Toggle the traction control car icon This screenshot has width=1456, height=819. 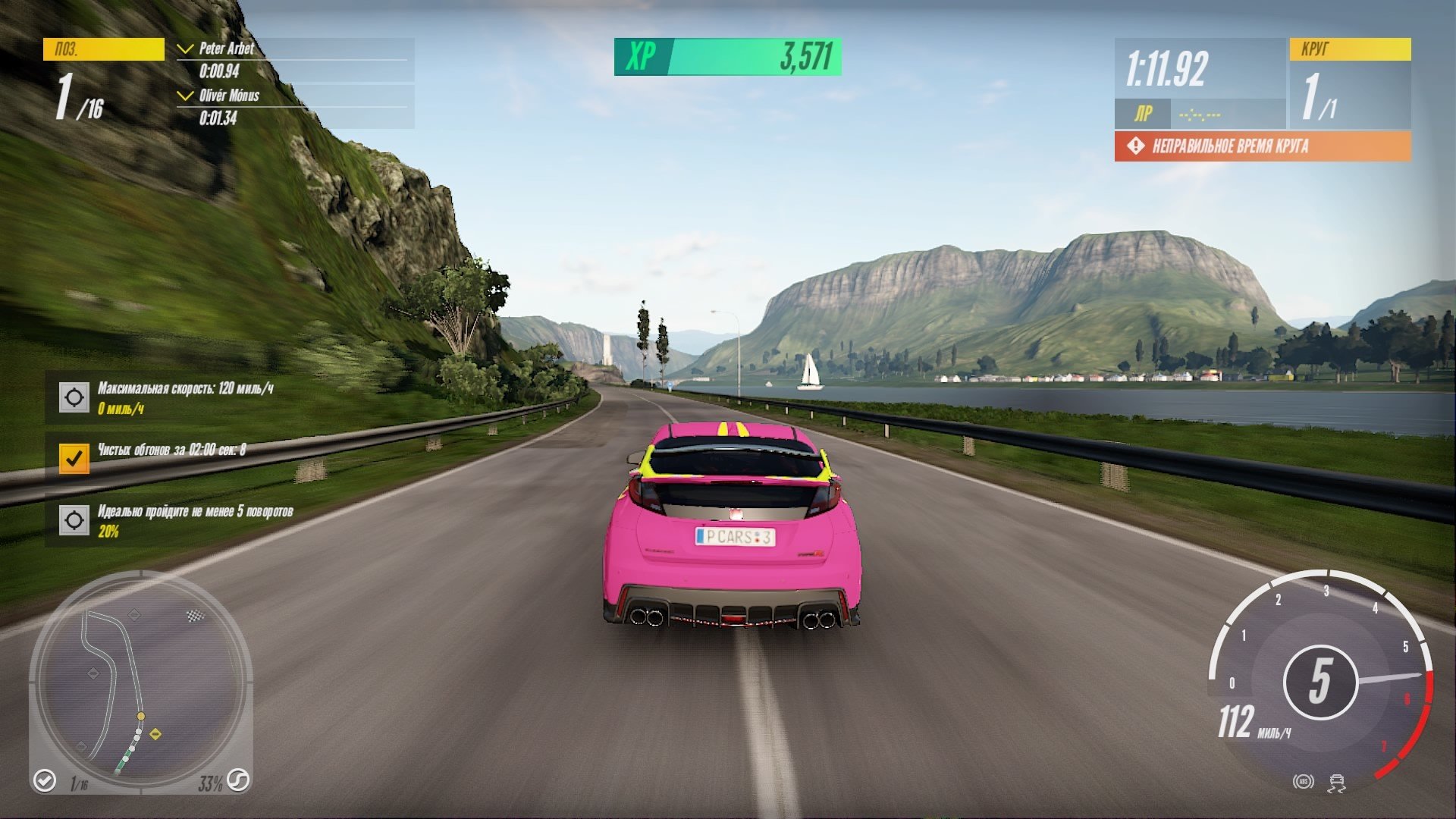[1337, 783]
